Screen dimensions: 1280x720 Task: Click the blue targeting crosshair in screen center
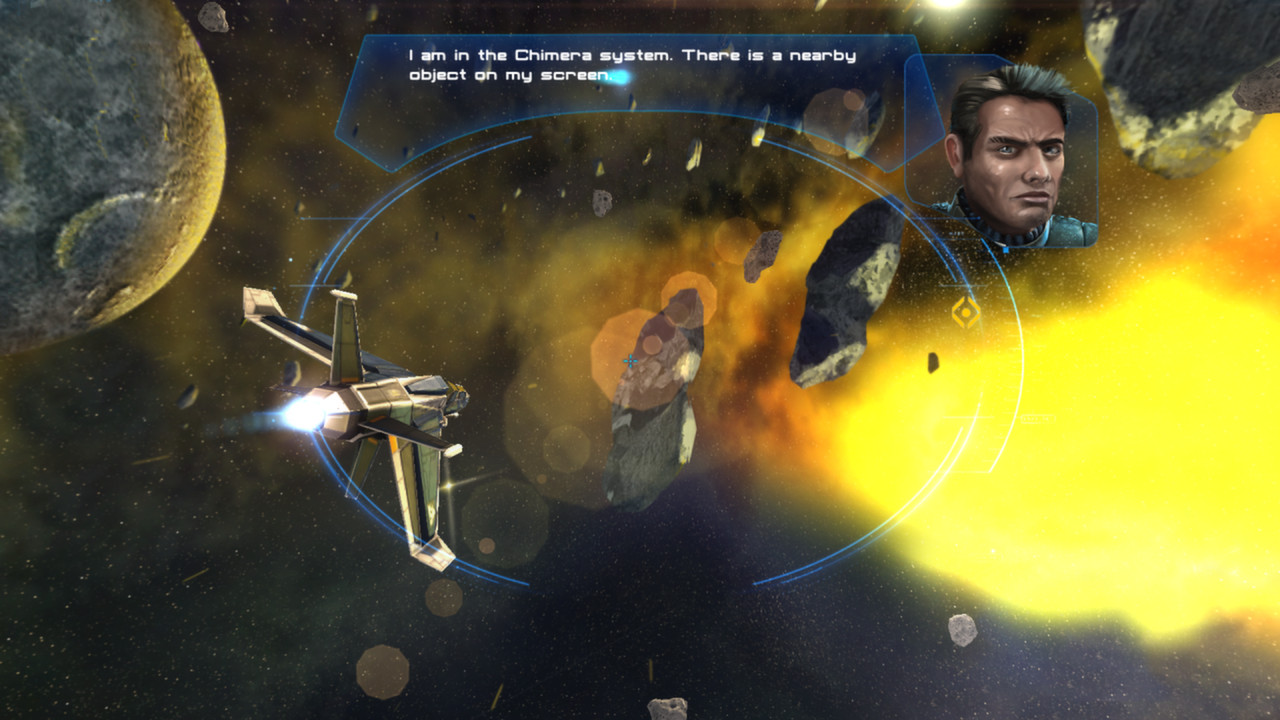pos(630,360)
